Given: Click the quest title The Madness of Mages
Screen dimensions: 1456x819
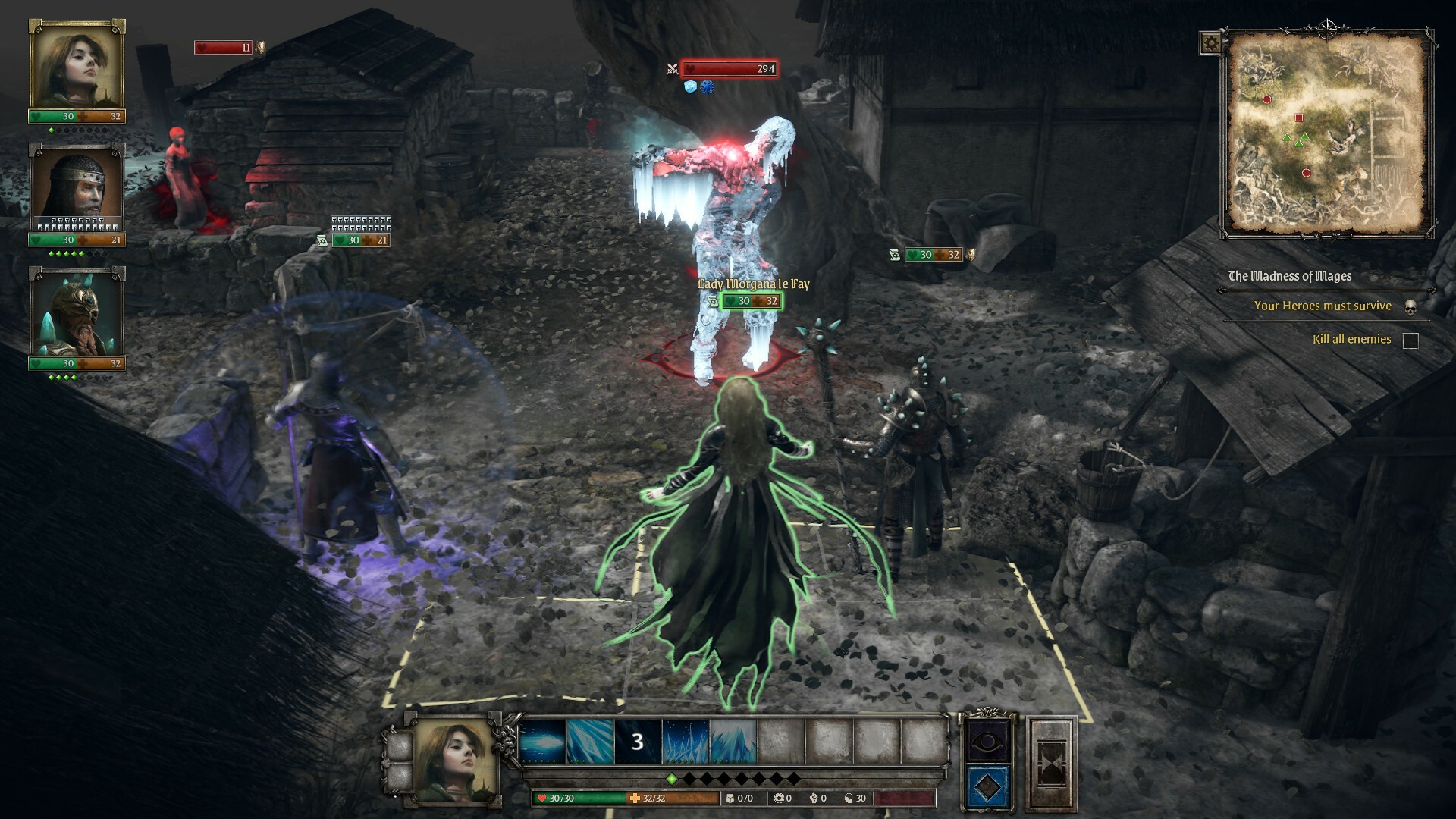Looking at the screenshot, I should tap(1289, 276).
